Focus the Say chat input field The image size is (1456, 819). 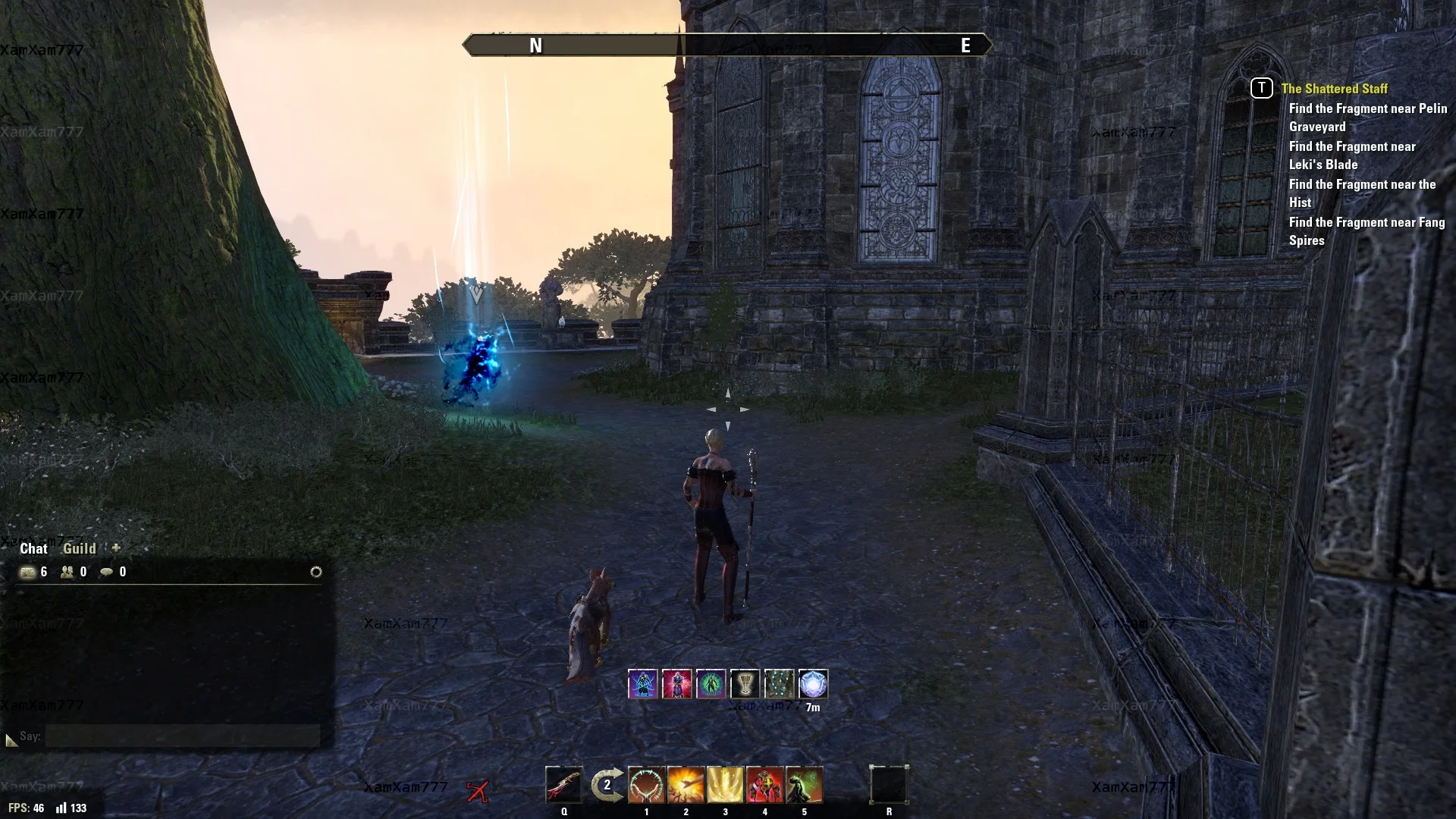(182, 736)
